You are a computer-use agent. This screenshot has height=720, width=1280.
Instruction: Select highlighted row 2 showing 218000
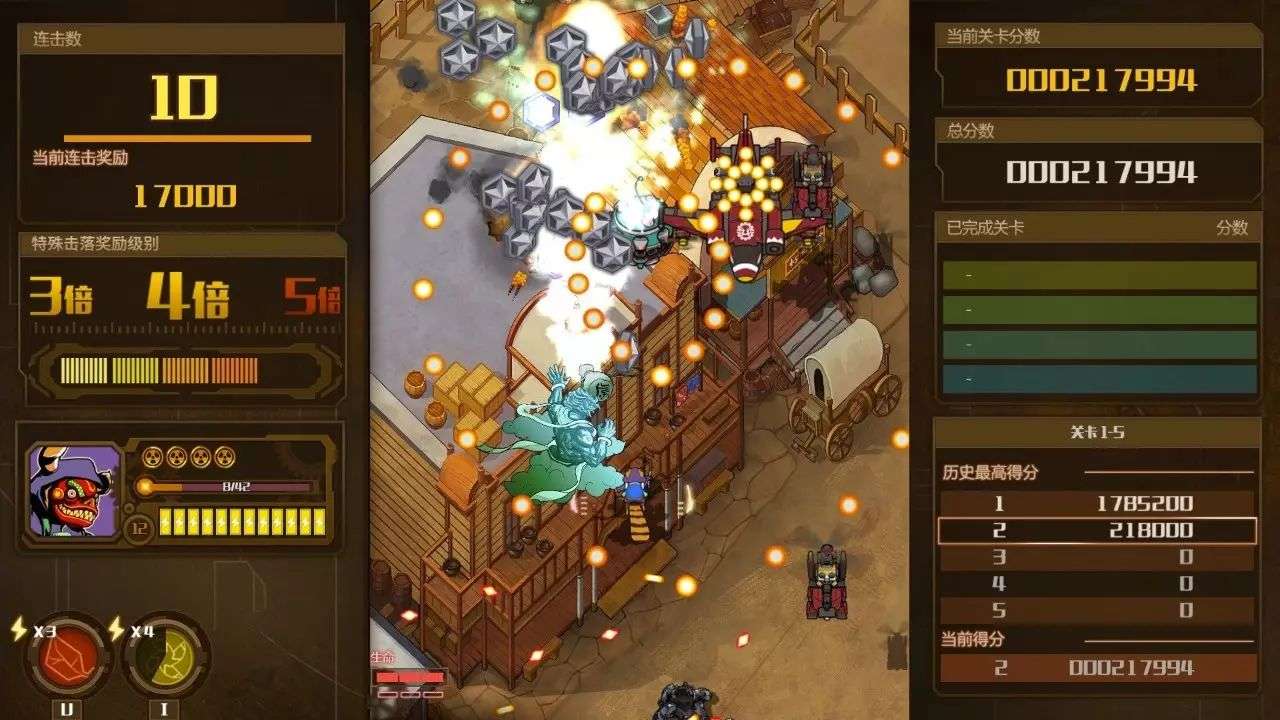pyautogui.click(x=1097, y=528)
